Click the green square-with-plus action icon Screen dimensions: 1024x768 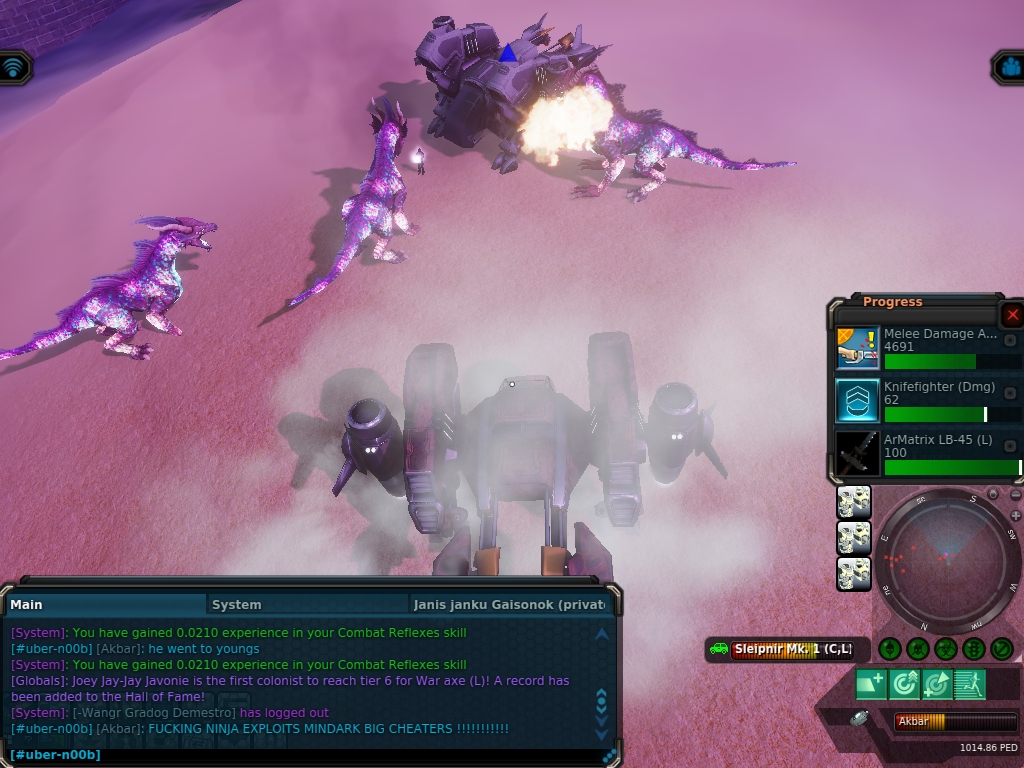870,685
